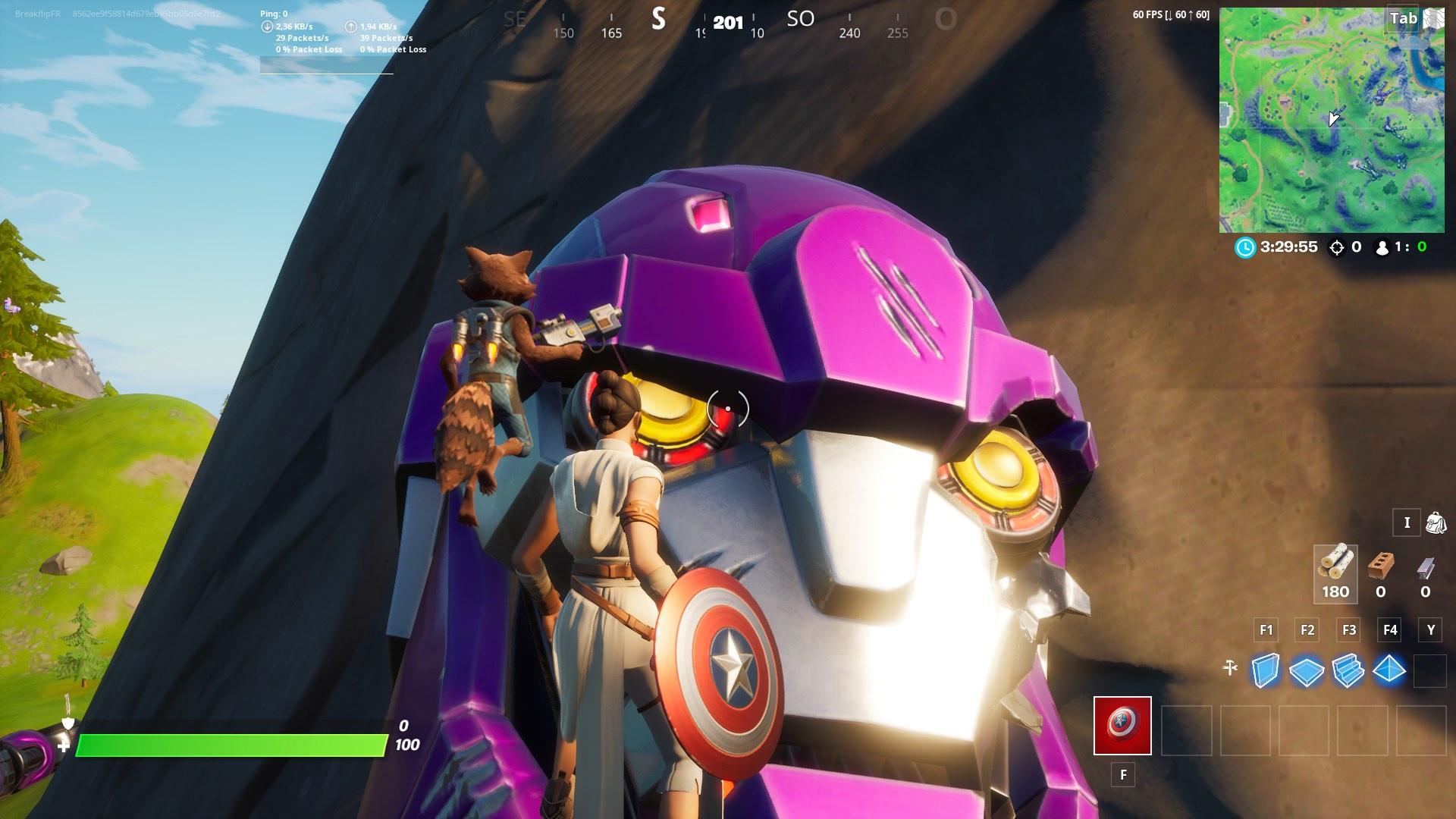The width and height of the screenshot is (1456, 819).
Task: Click the Y key slot label
Action: tap(1431, 629)
